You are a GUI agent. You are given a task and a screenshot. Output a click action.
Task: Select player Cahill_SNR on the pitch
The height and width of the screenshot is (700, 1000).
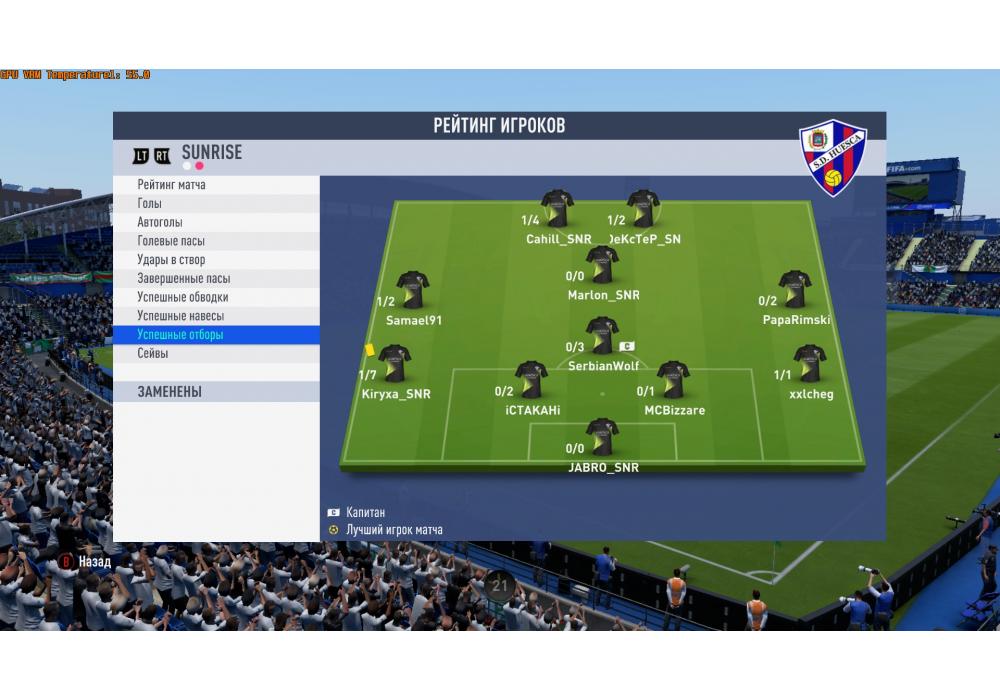click(x=557, y=209)
